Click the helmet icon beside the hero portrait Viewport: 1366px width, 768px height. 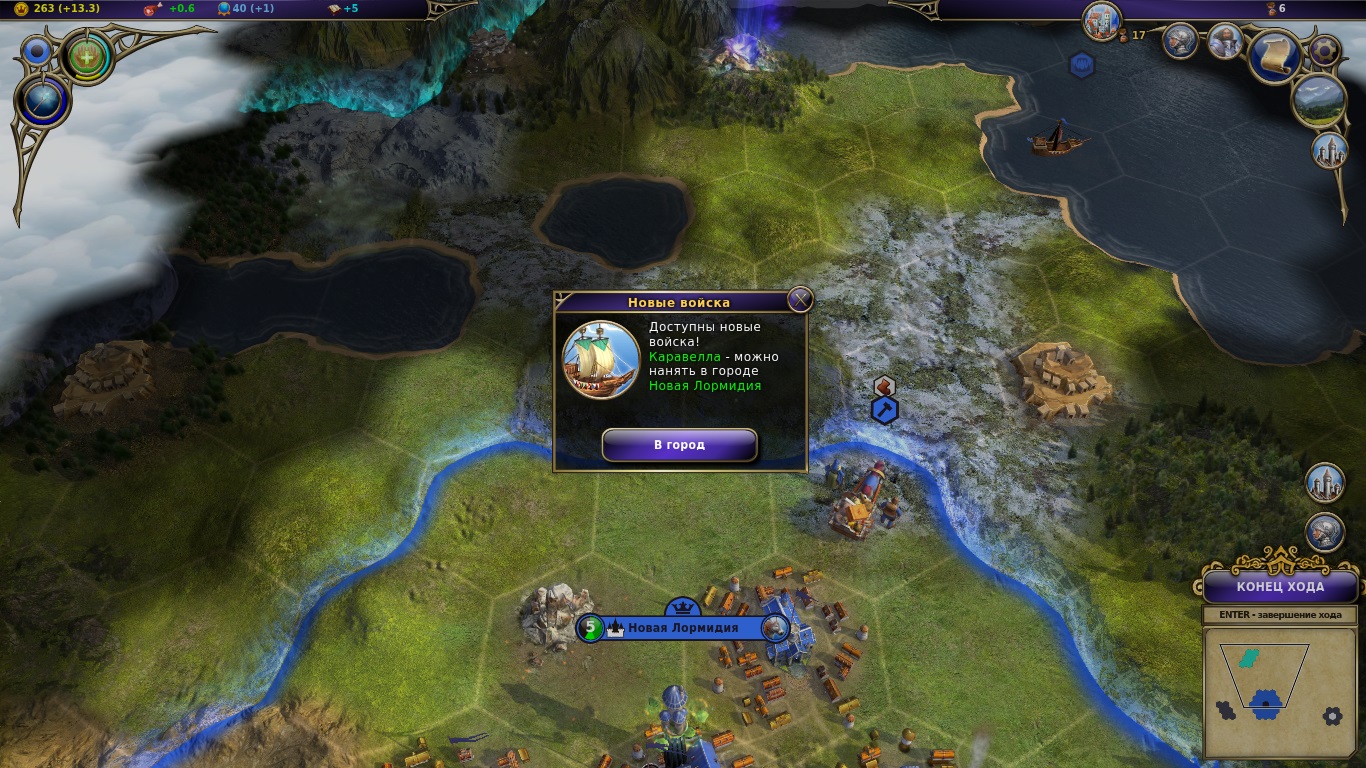click(1181, 41)
